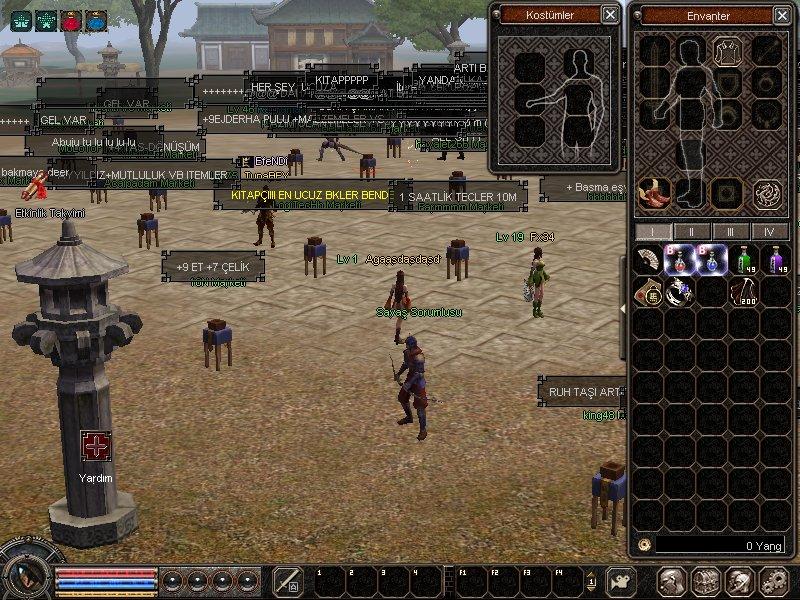Pick the arrow bundle of 200
This screenshot has height=600, width=800.
tap(742, 291)
